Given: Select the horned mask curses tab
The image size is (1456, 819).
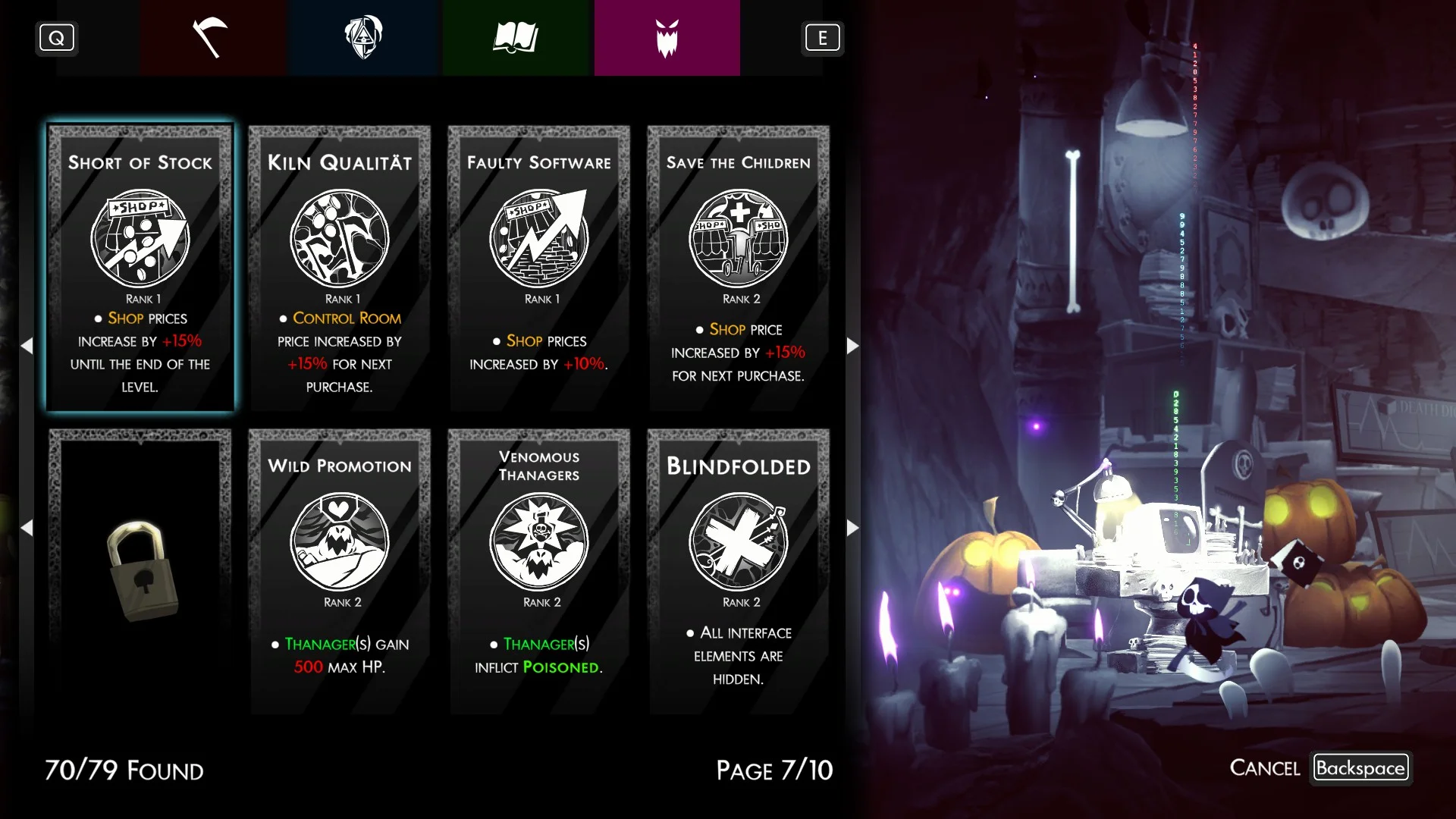Looking at the screenshot, I should 667,38.
